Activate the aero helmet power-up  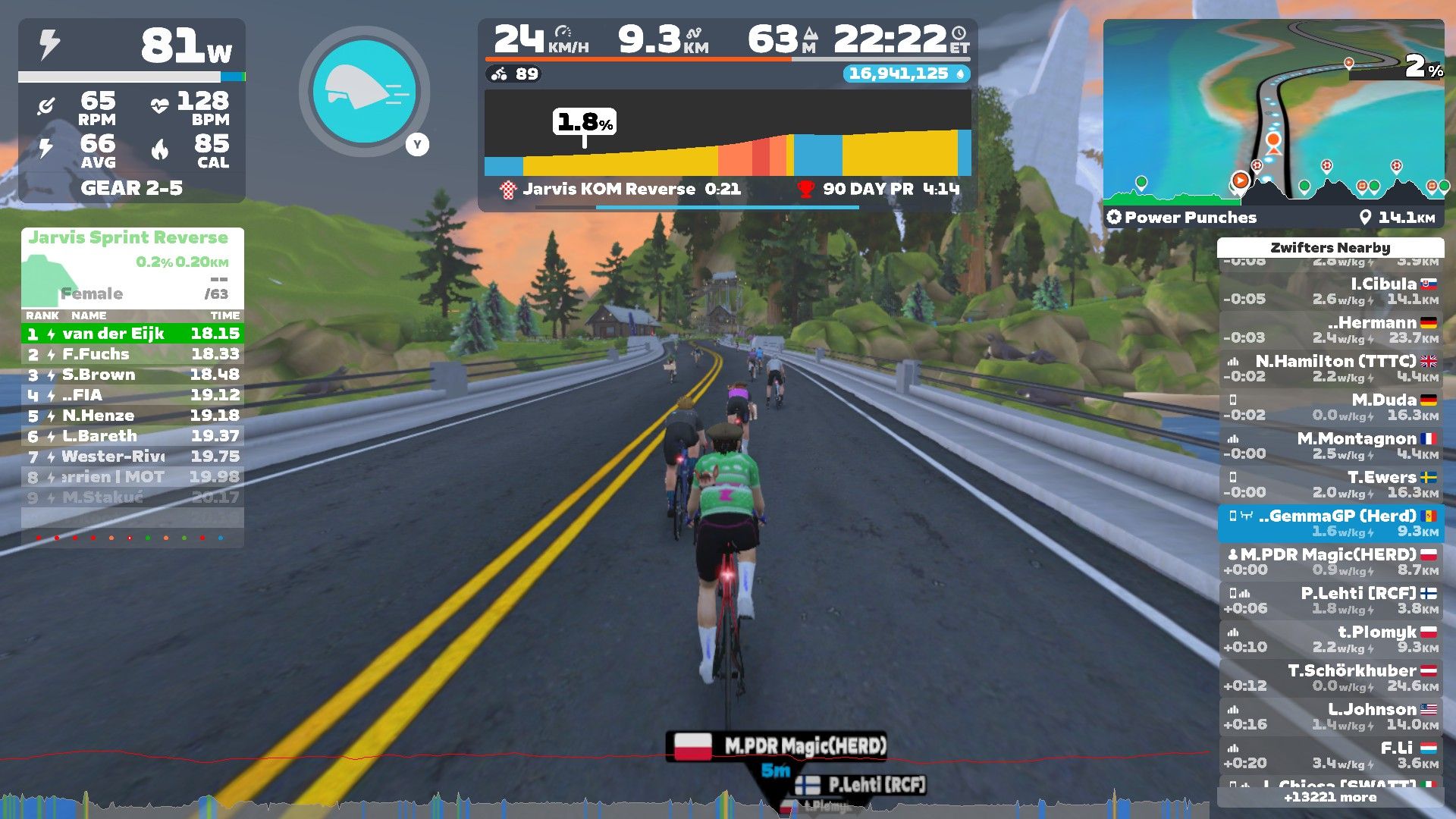coord(365,91)
